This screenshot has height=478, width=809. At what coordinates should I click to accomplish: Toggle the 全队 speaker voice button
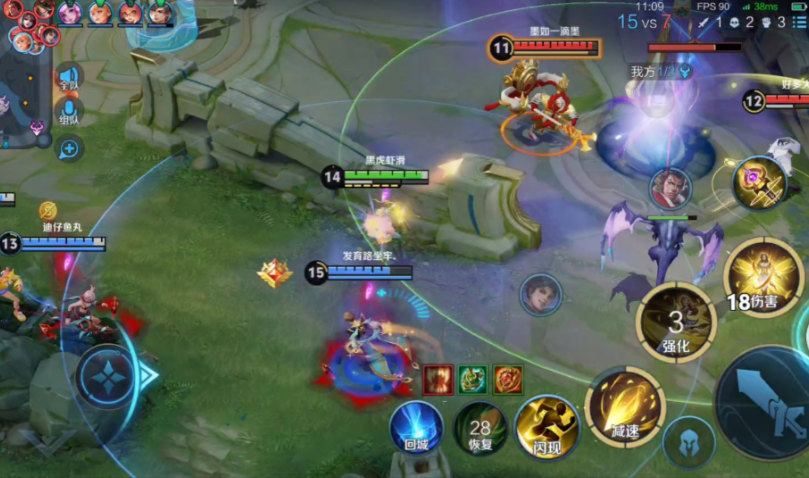(x=69, y=80)
